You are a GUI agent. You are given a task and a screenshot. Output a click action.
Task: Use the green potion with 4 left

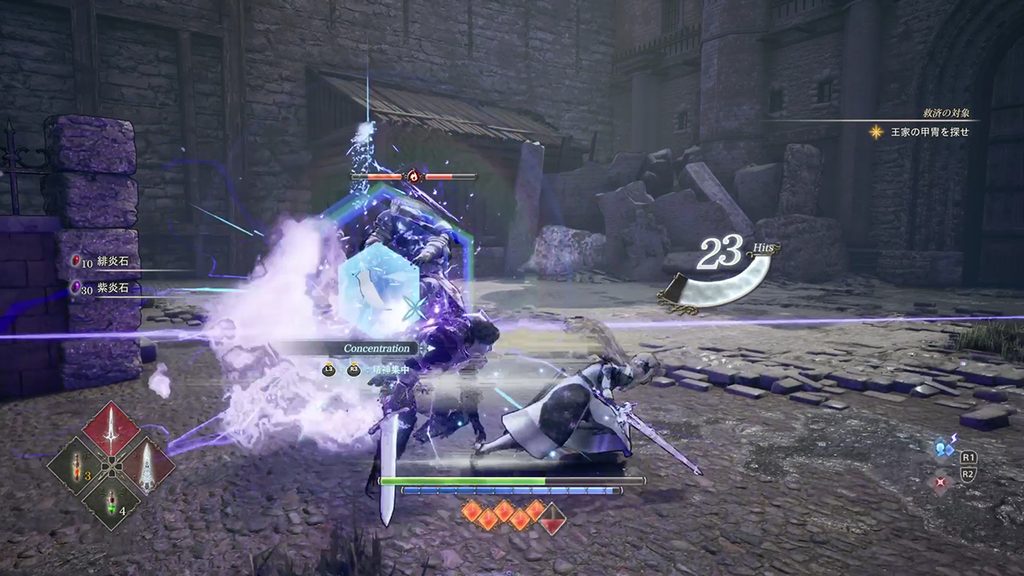pos(111,500)
